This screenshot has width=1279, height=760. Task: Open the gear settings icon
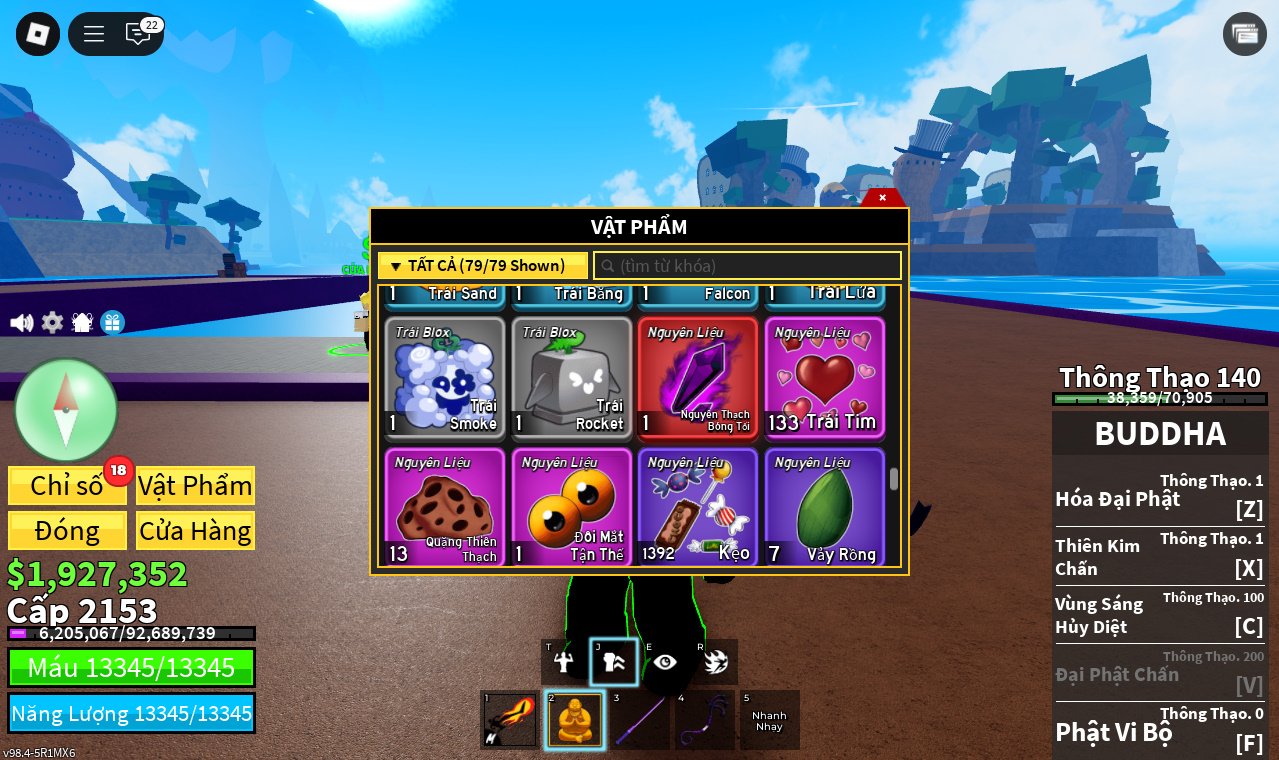pos(52,323)
